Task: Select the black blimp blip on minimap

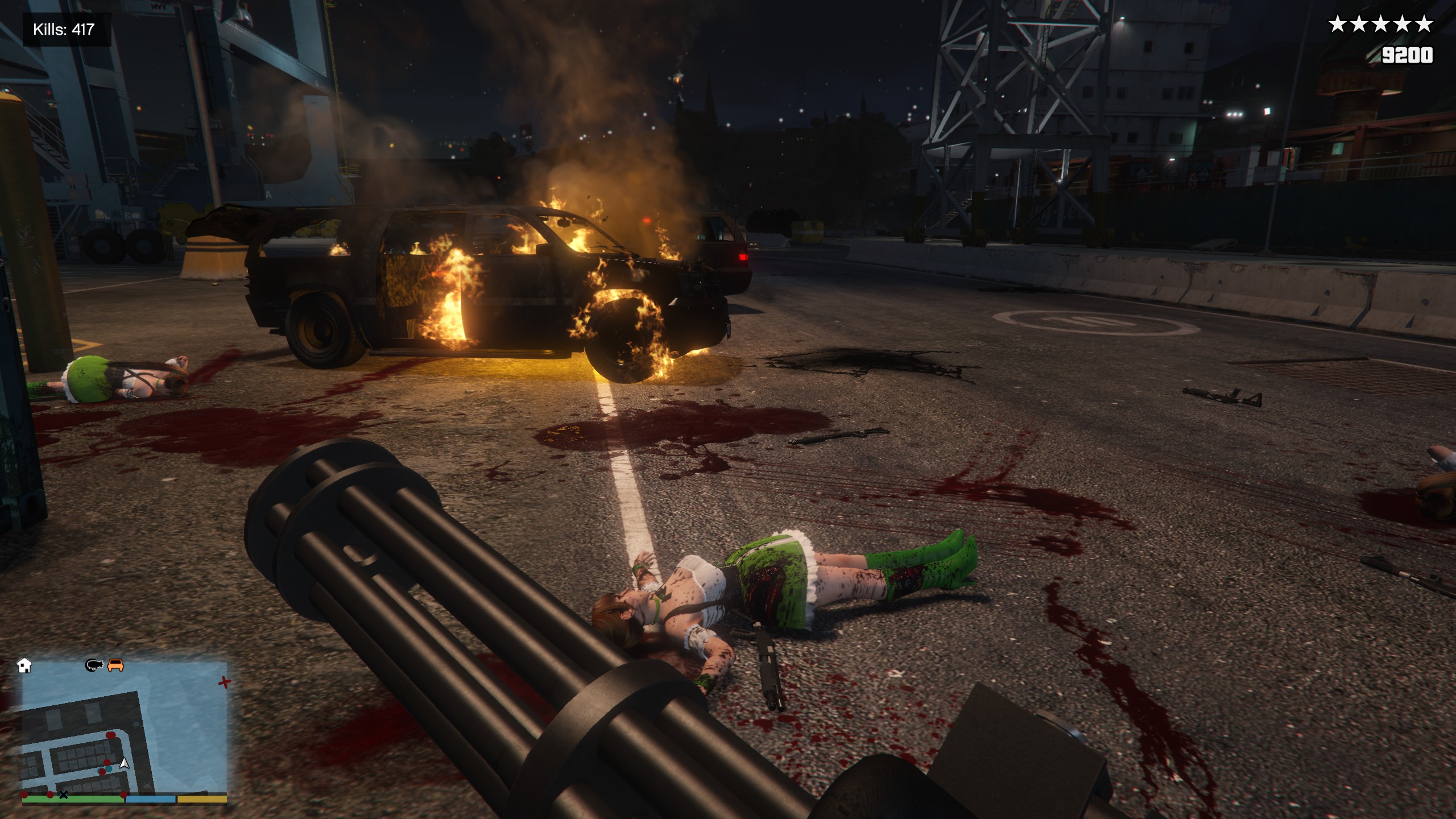Action: coord(94,664)
